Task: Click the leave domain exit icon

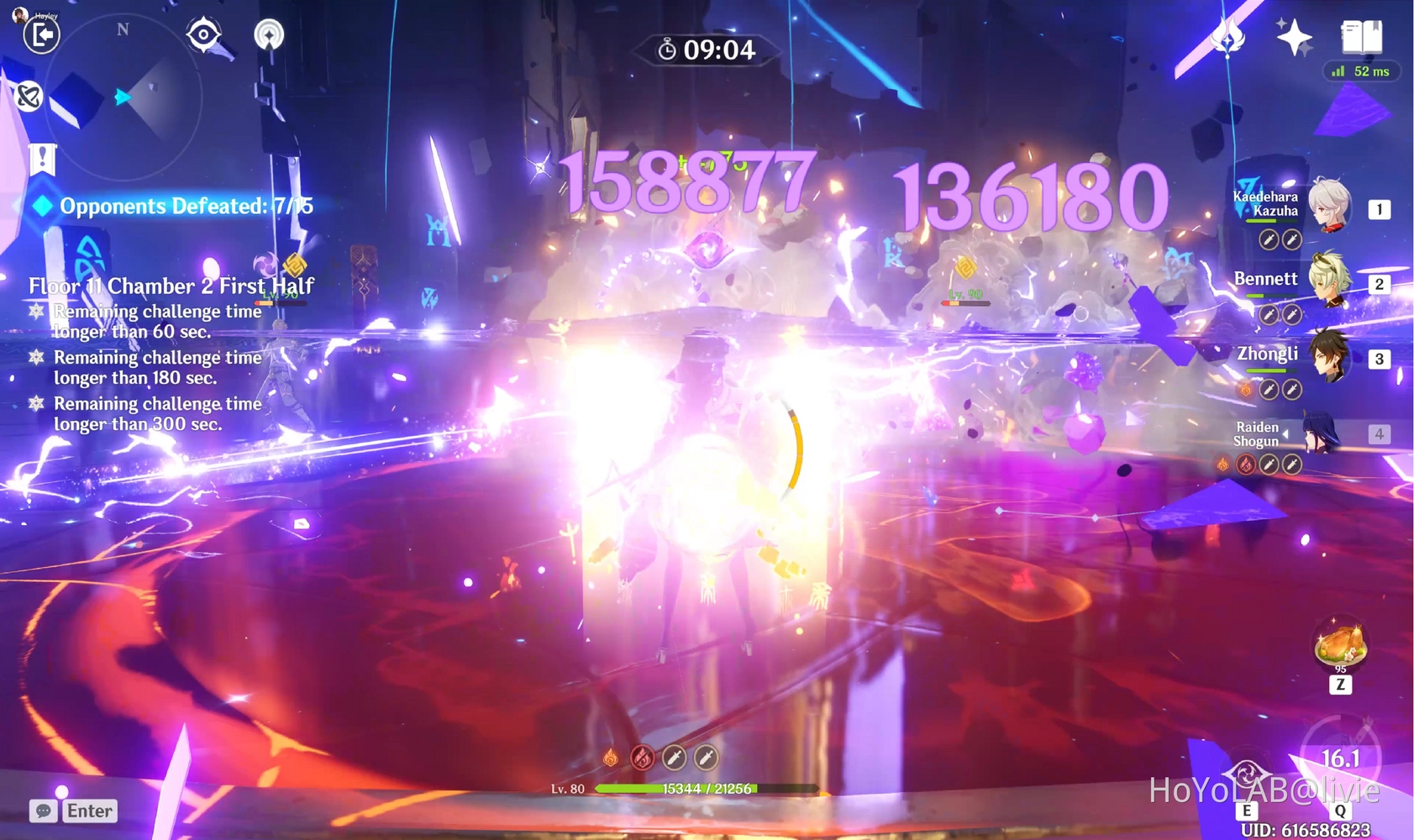Action: pos(41,37)
